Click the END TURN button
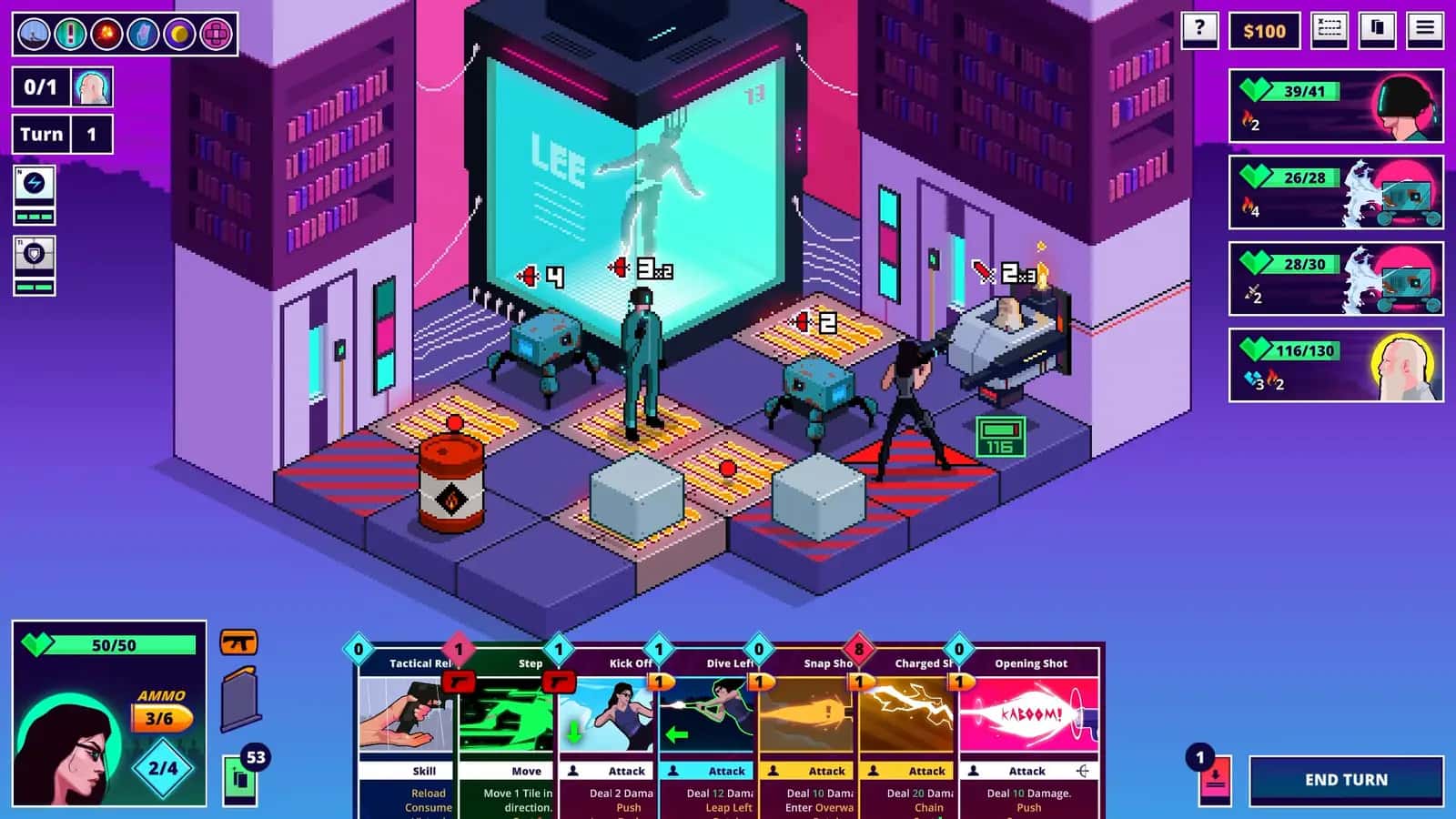 coord(1348,780)
